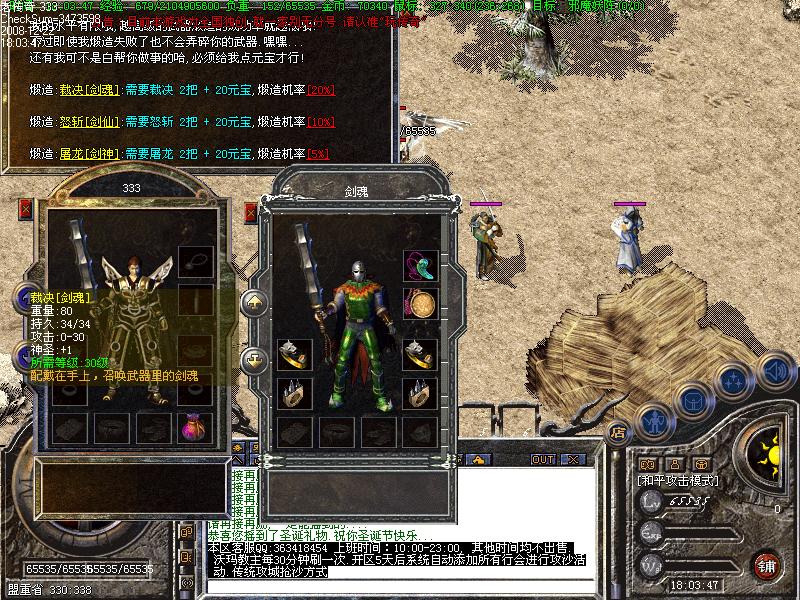800x600 pixels.
Task: Open the character status round button
Action: (x=655, y=421)
